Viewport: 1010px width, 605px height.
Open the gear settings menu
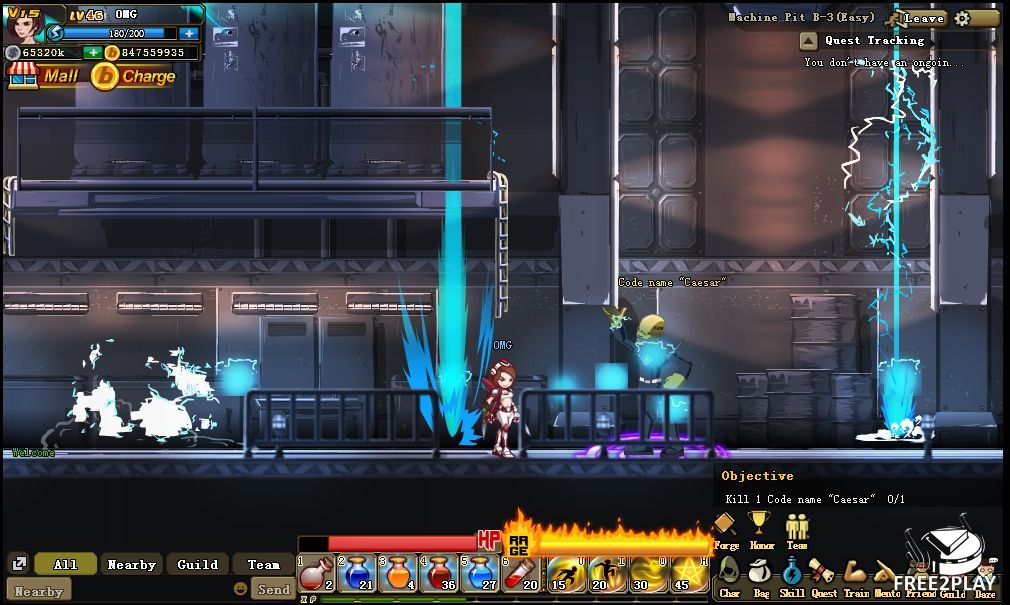962,18
